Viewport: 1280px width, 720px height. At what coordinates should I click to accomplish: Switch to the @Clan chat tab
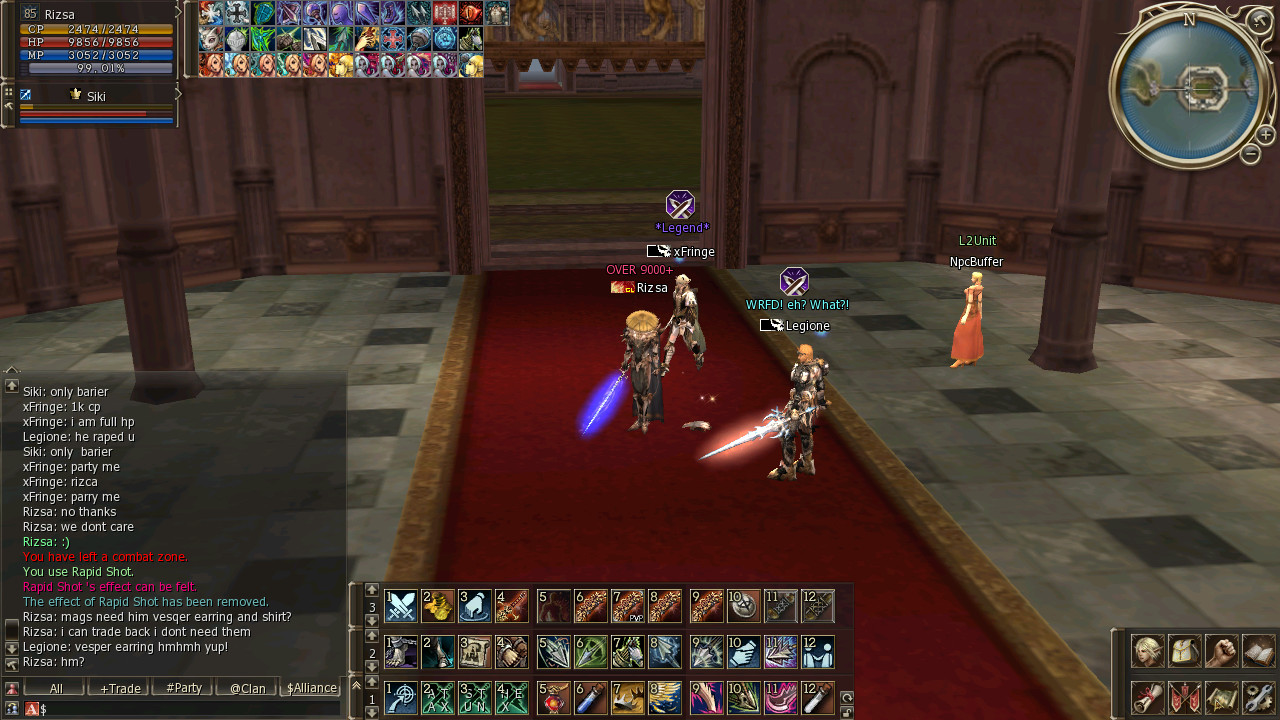(247, 688)
